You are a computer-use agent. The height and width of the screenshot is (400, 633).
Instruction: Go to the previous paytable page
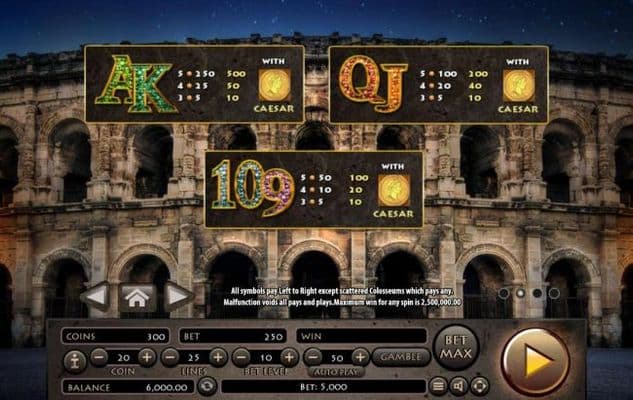[95, 296]
